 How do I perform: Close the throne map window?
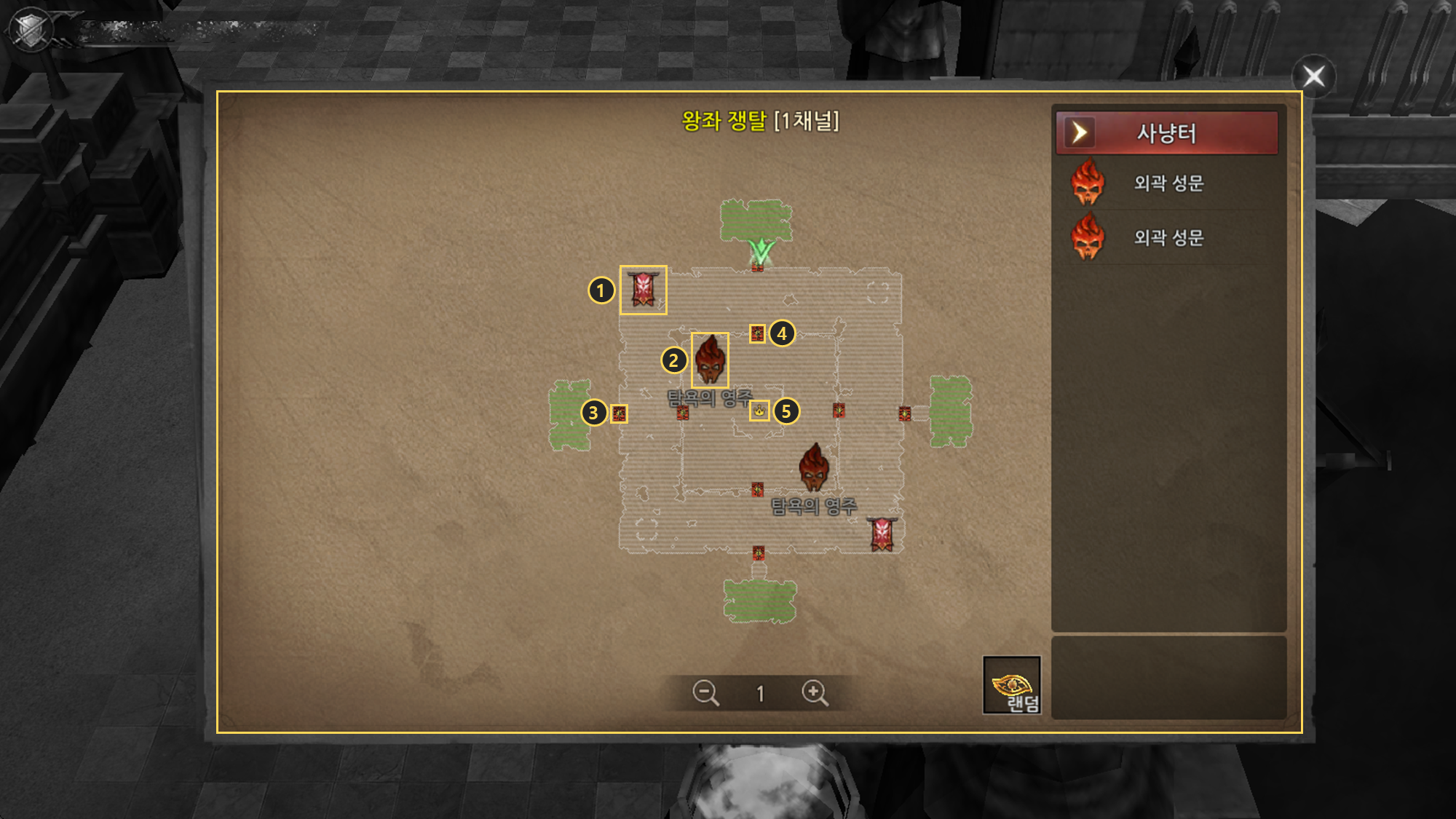coord(1313,76)
